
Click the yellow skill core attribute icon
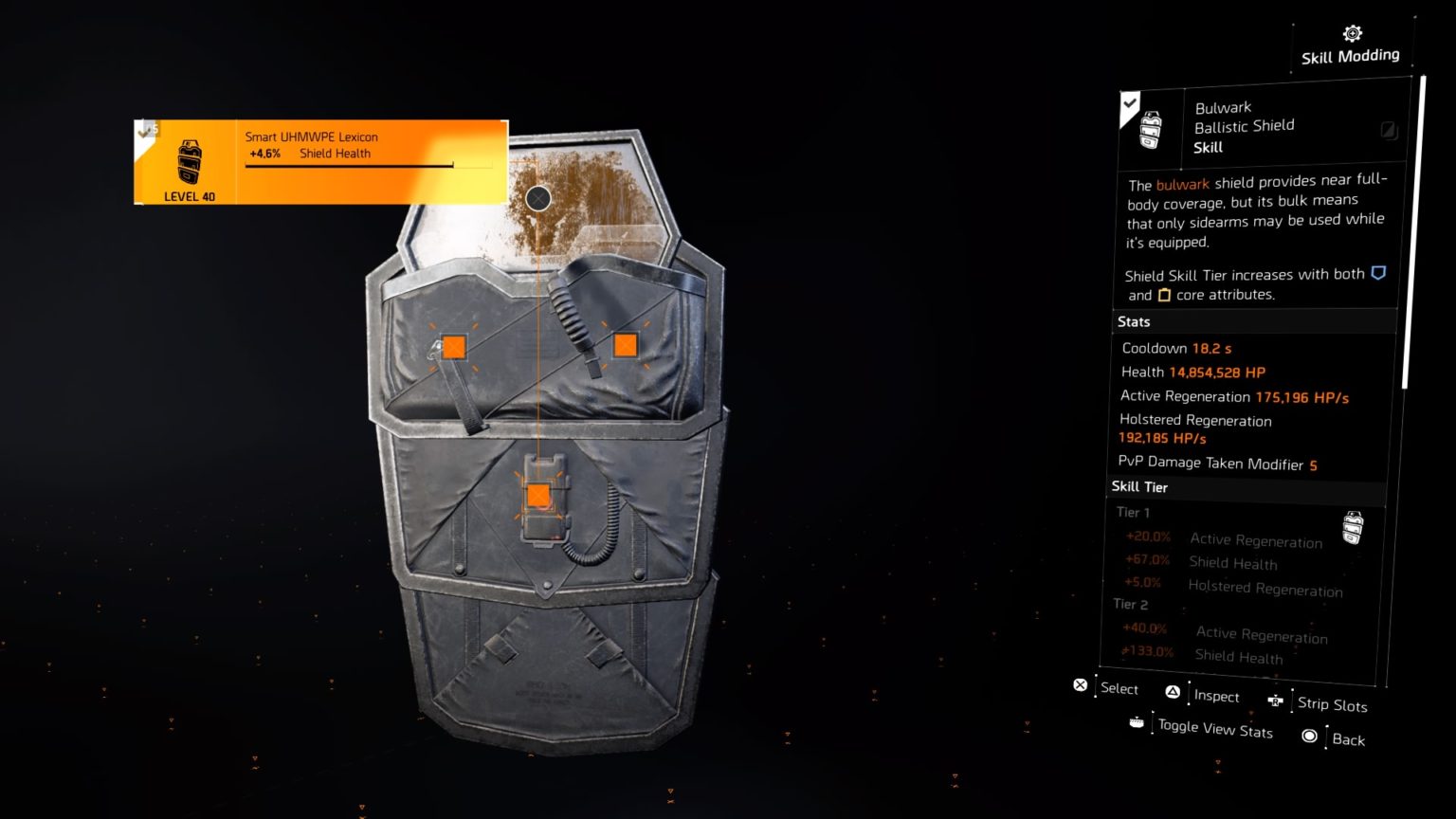pyautogui.click(x=1164, y=295)
